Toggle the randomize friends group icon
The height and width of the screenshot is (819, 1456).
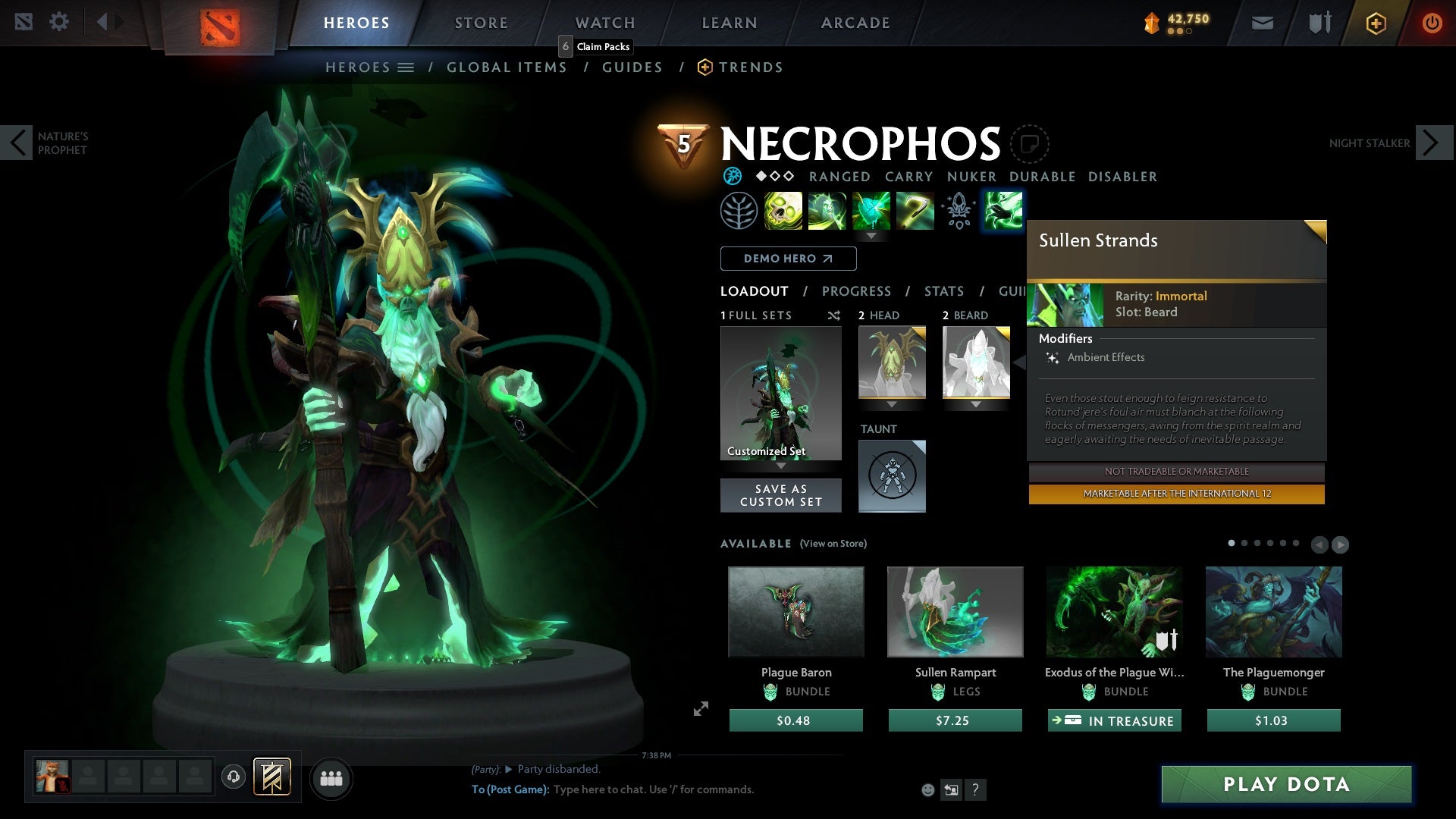point(331,778)
